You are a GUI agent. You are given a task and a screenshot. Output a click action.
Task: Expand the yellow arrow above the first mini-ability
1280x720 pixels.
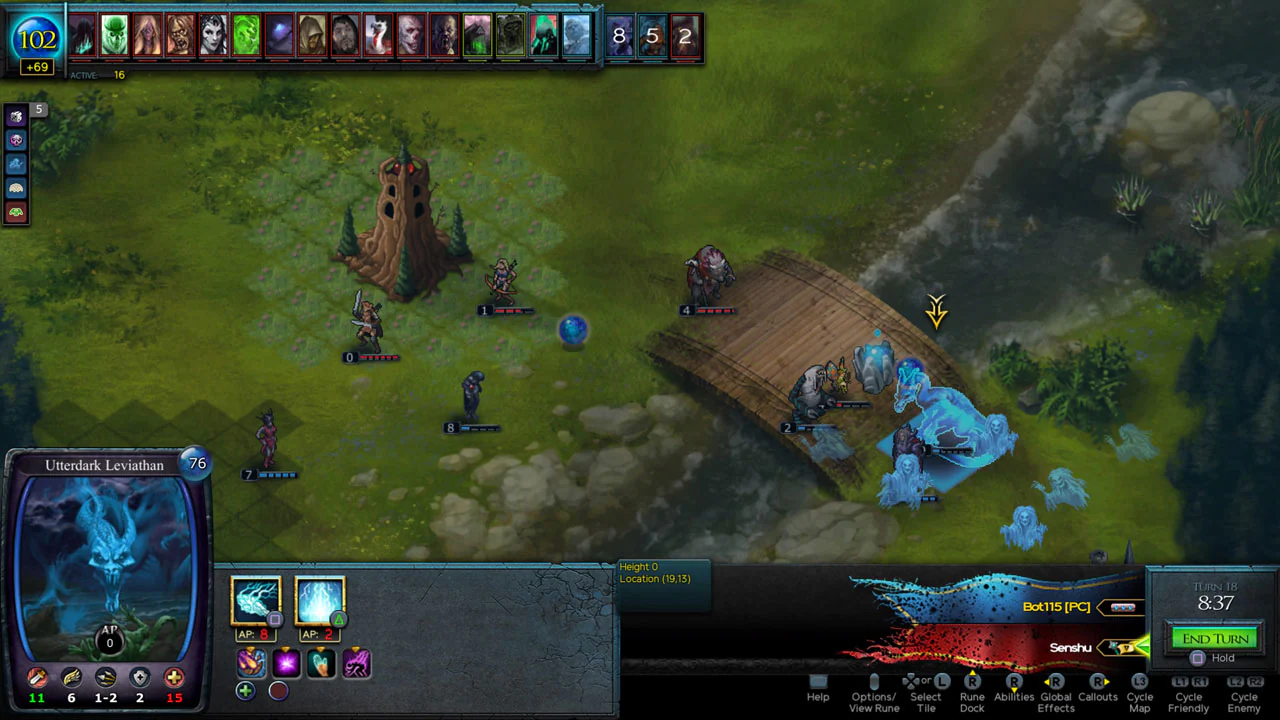[x=251, y=649]
